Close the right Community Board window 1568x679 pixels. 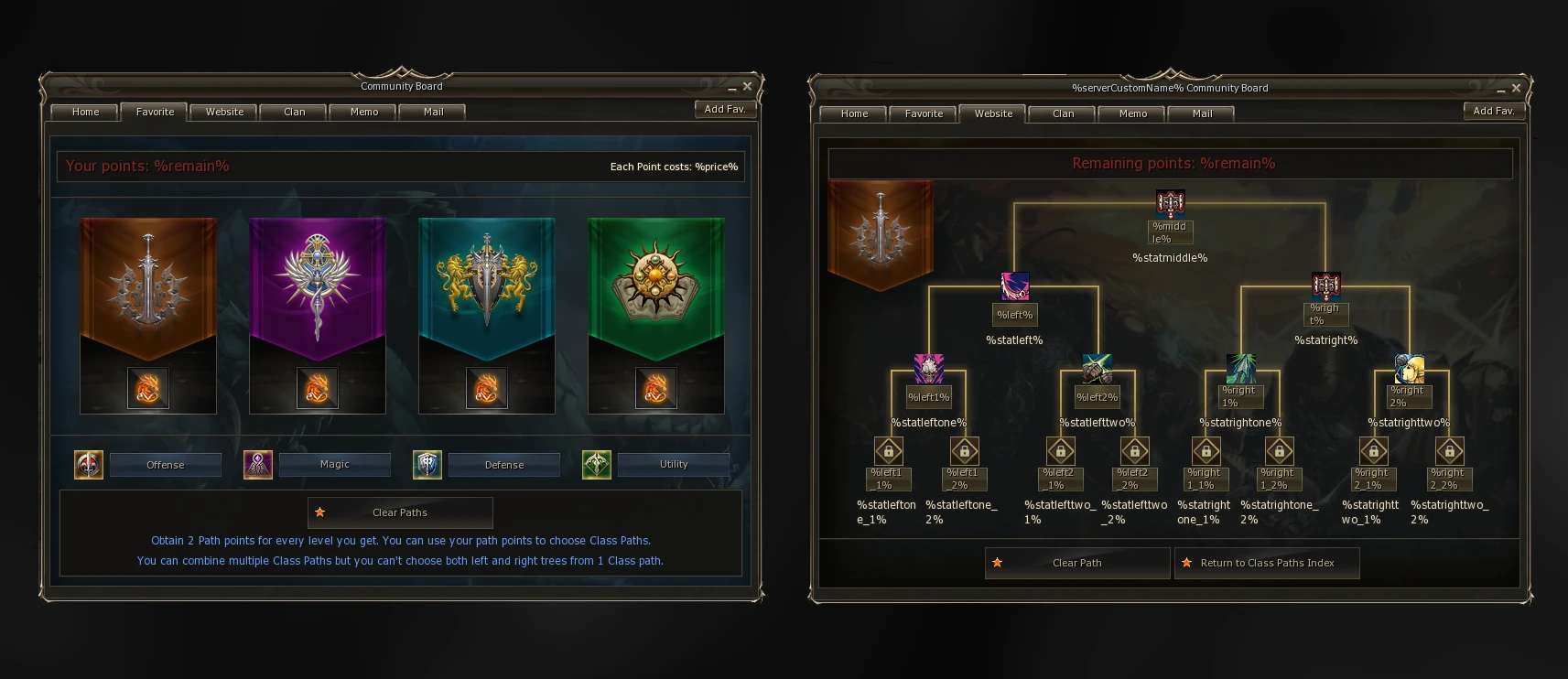point(1516,88)
